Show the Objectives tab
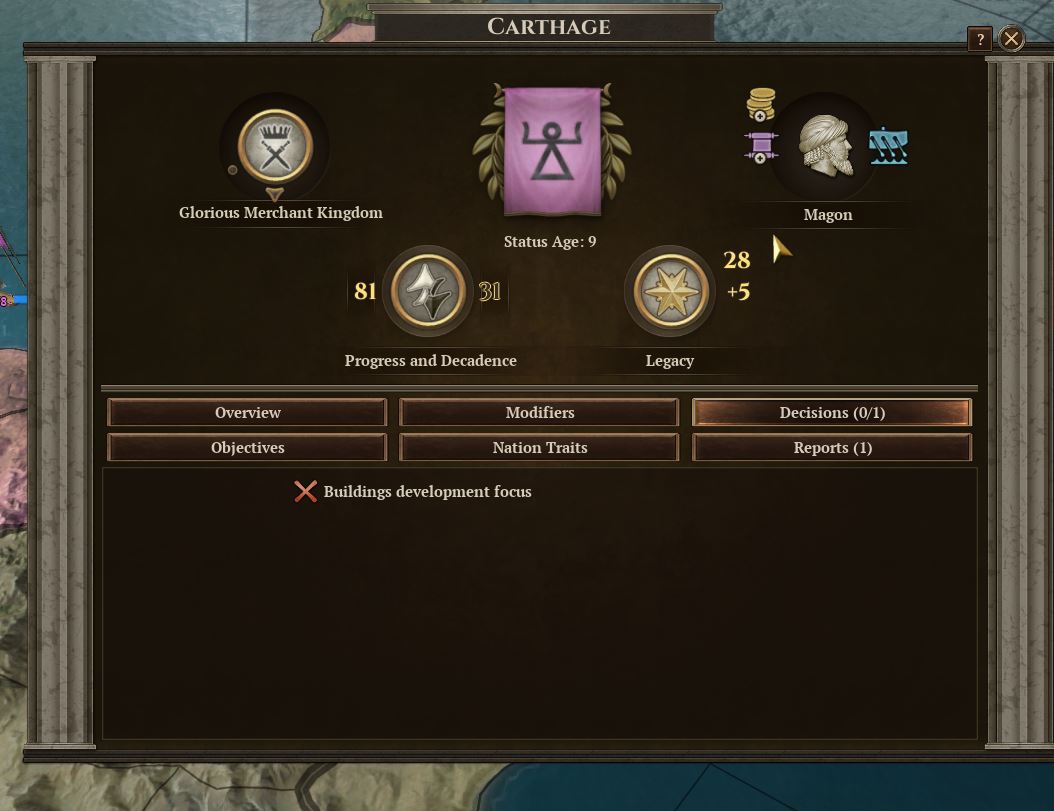The width and height of the screenshot is (1054, 811). pyautogui.click(x=247, y=448)
